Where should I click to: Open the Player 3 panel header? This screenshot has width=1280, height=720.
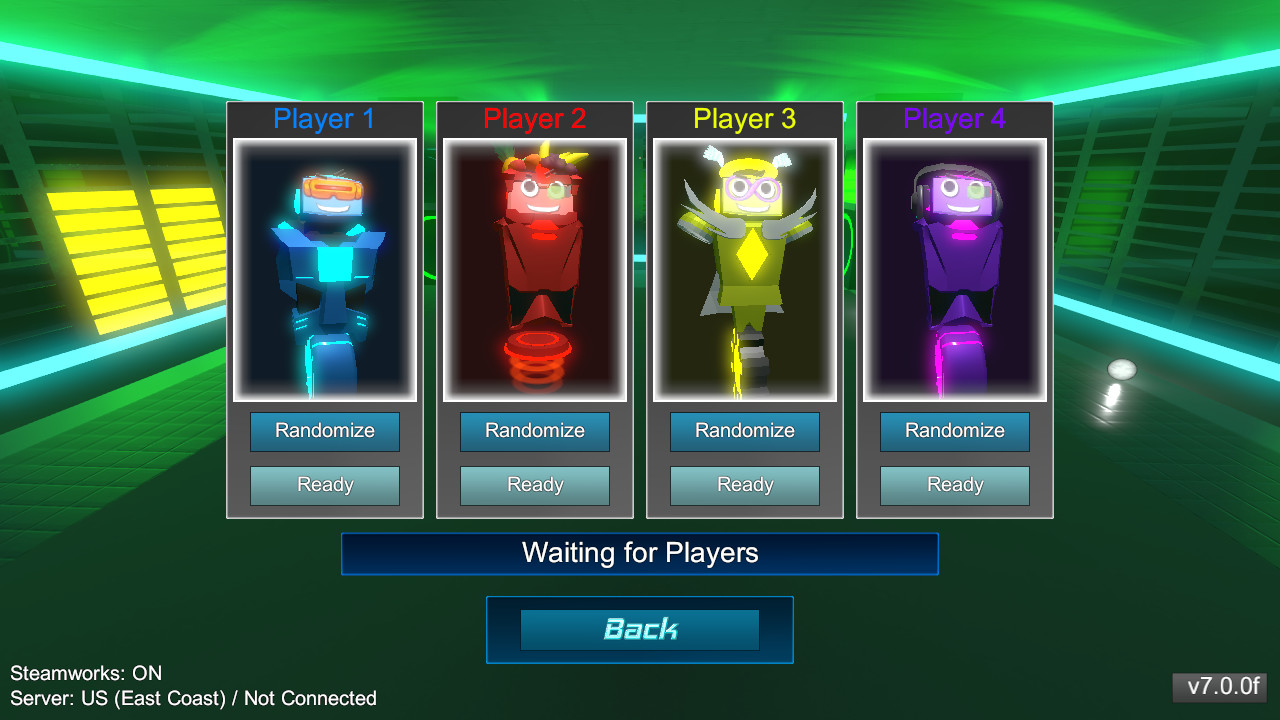[x=744, y=118]
